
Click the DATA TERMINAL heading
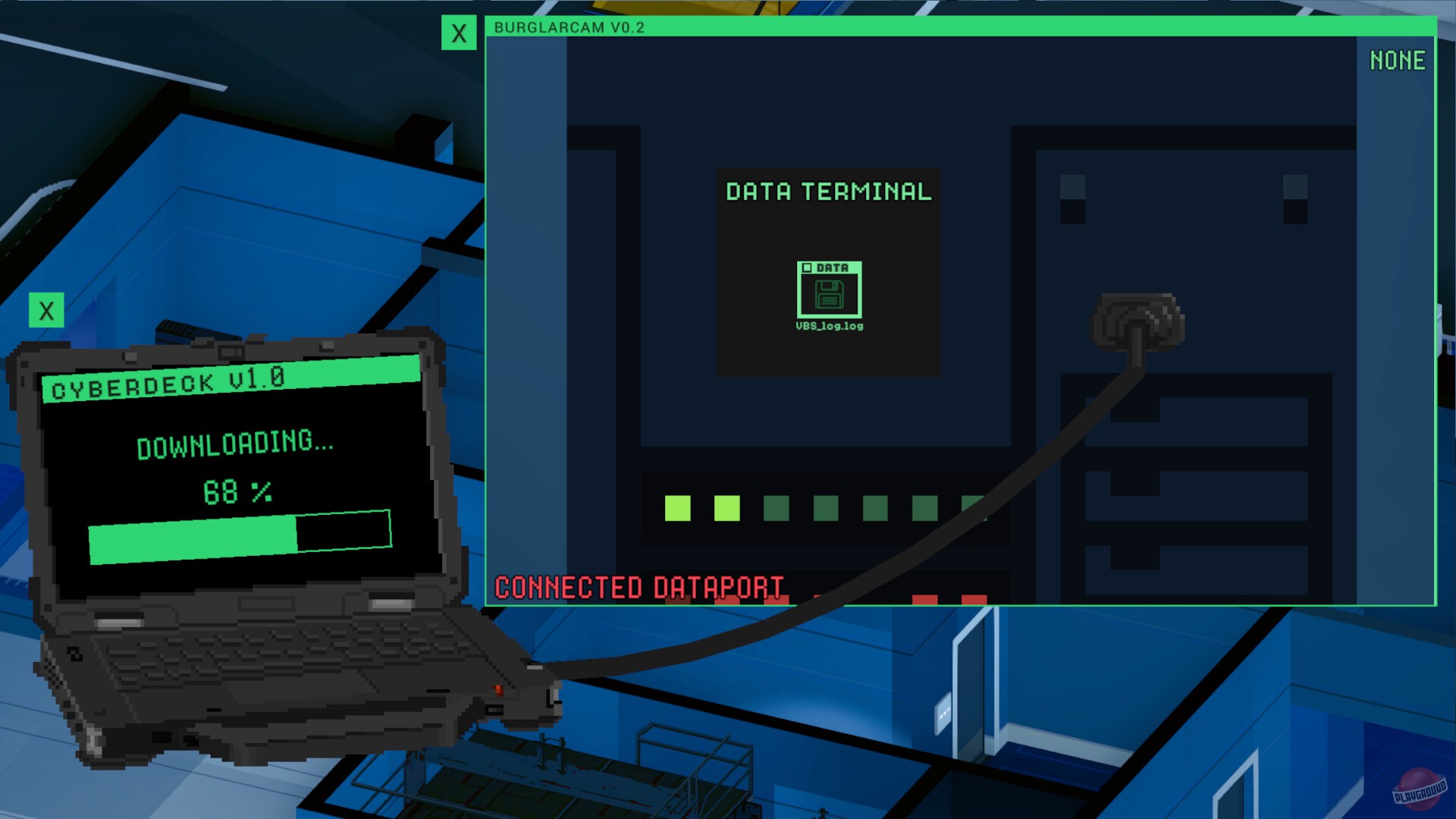(829, 192)
